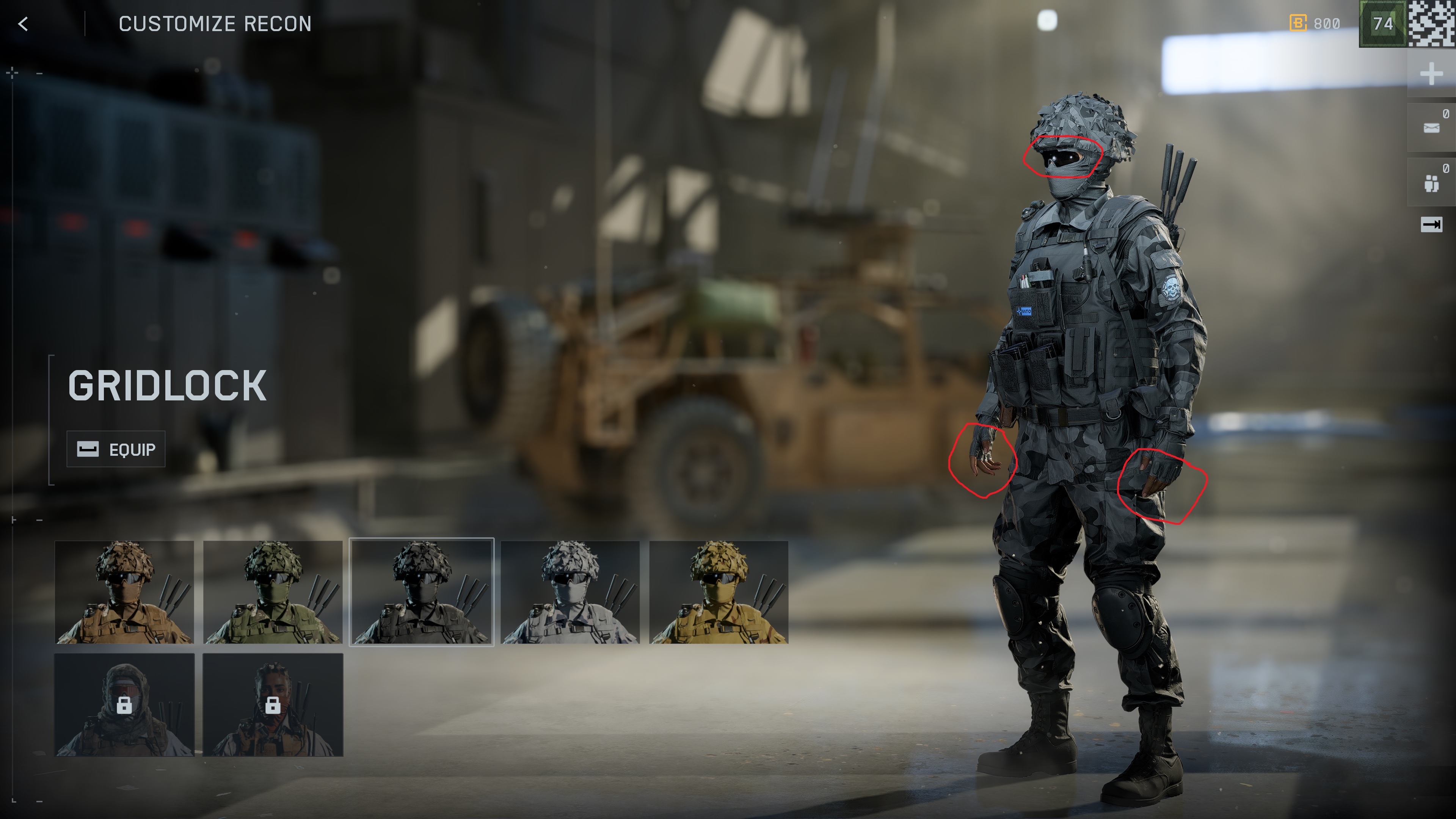Select the locked hooded skin thumbnail
Viewport: 1456px width, 819px height.
124,705
